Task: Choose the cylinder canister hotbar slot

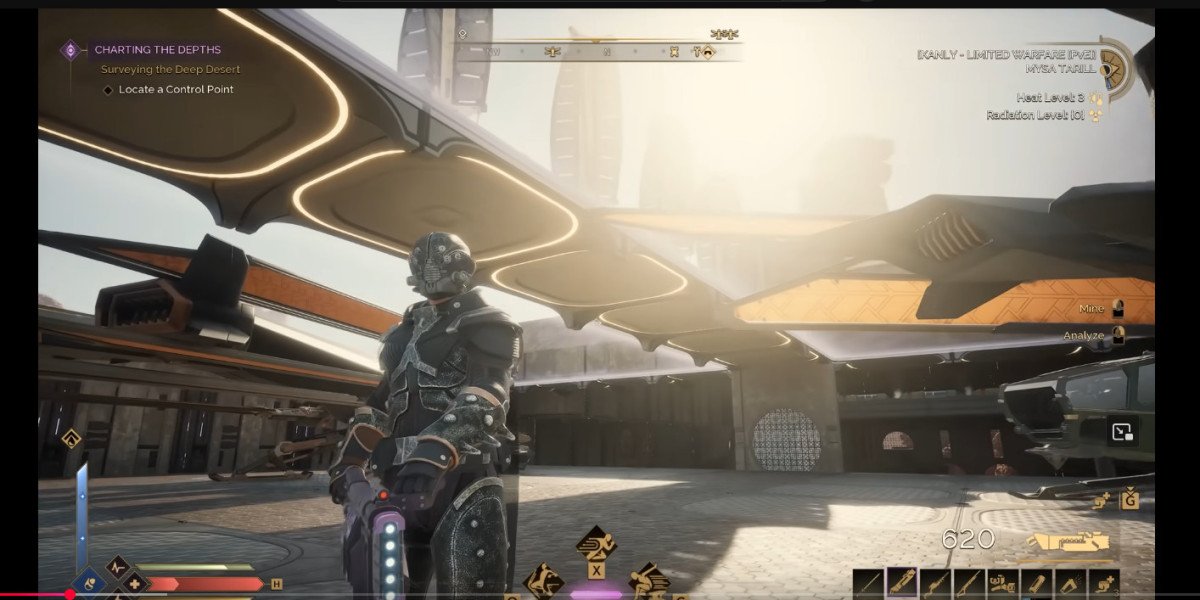Action: click(1036, 584)
